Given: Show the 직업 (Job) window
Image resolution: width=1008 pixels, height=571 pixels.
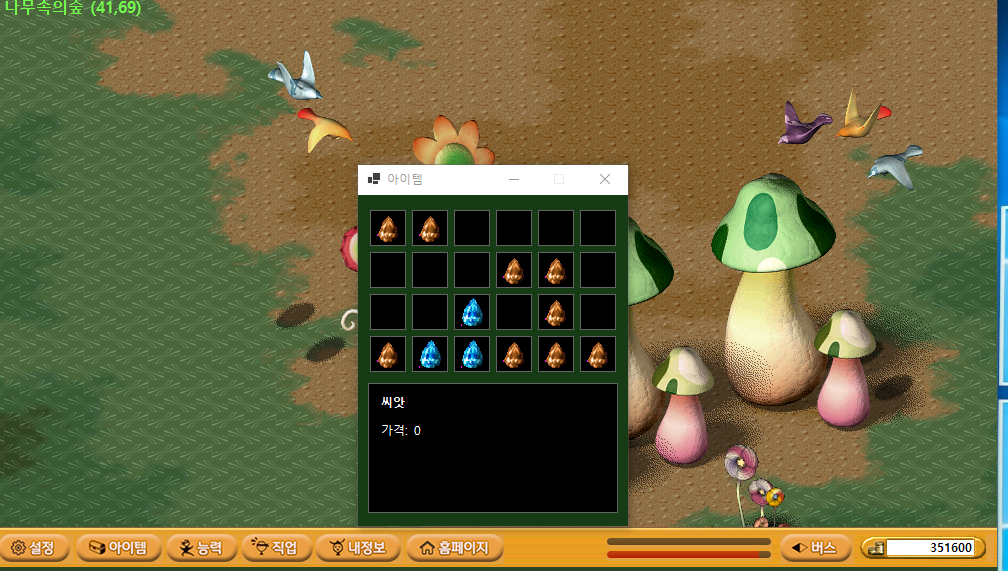Looking at the screenshot, I should pos(276,548).
